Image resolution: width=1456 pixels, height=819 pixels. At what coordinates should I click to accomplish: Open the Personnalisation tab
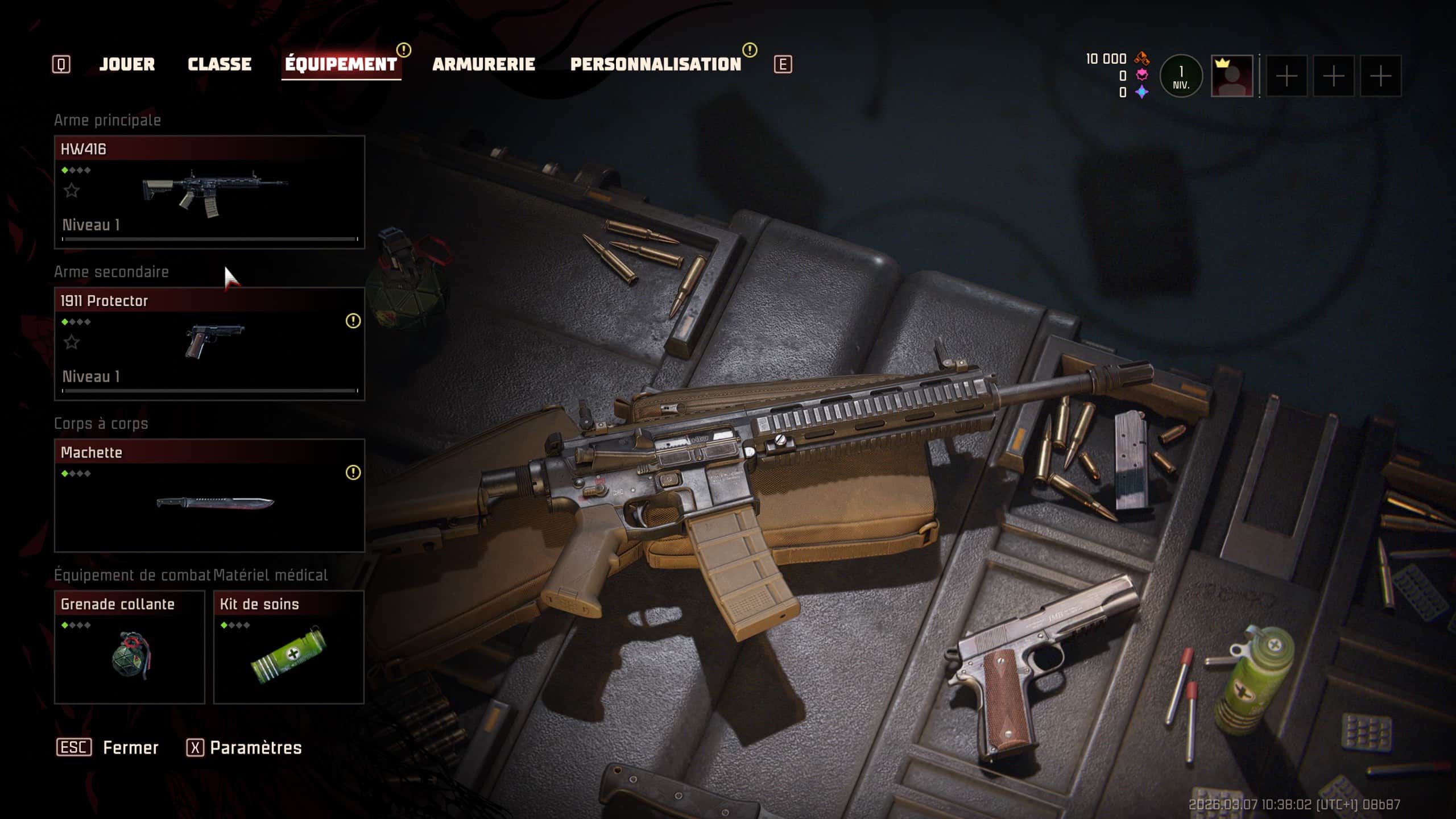click(655, 64)
